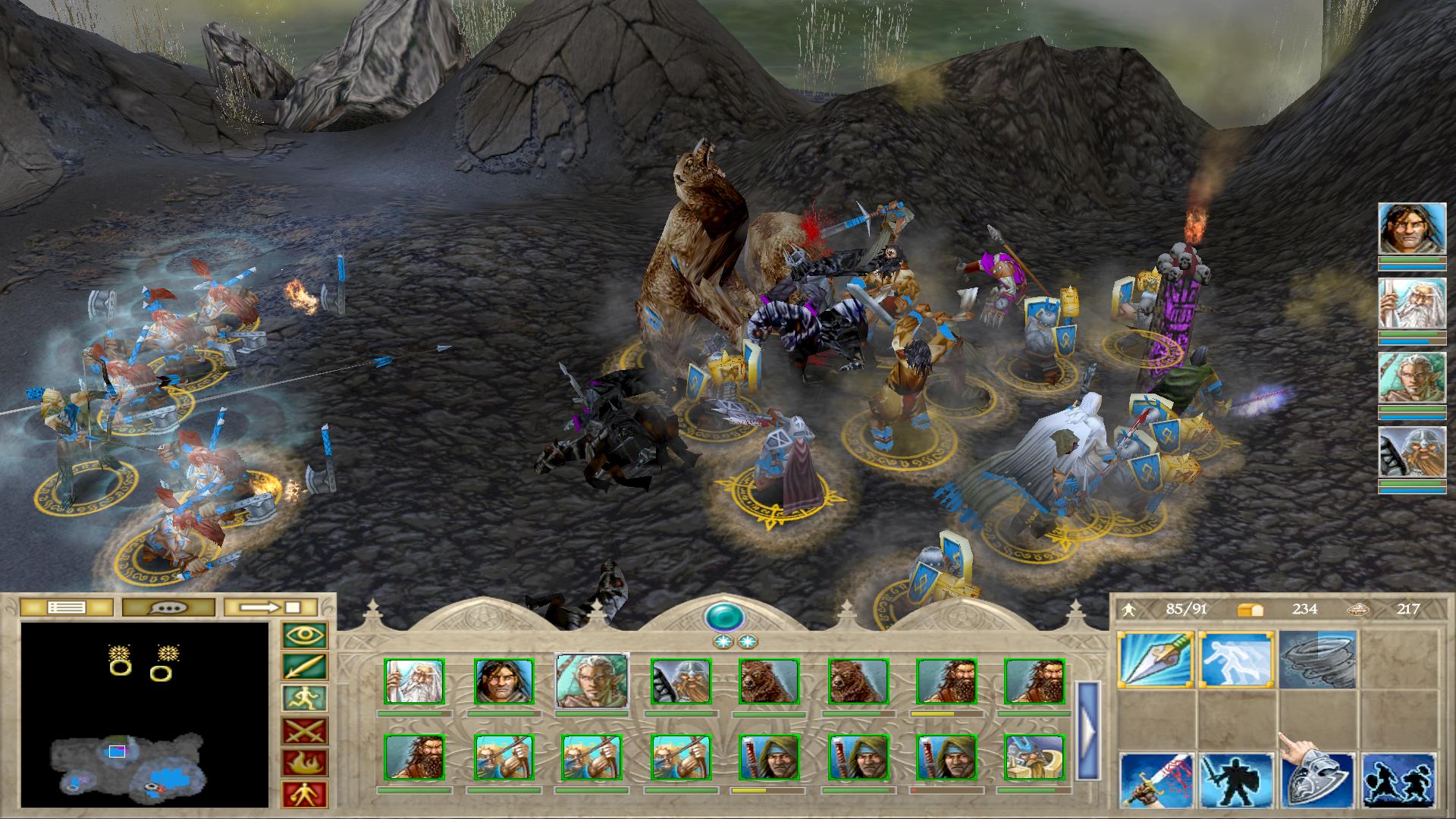
Task: Click the teal orb above the unit panel
Action: click(x=725, y=617)
